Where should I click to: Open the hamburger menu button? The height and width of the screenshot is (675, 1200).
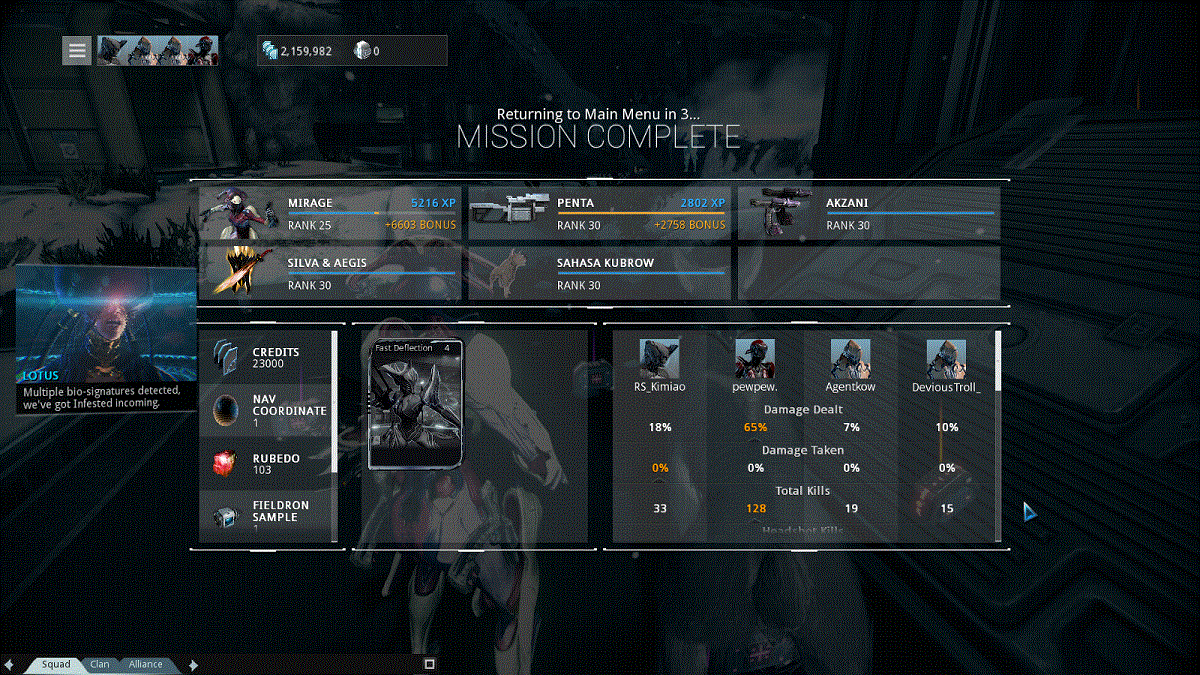tap(77, 50)
